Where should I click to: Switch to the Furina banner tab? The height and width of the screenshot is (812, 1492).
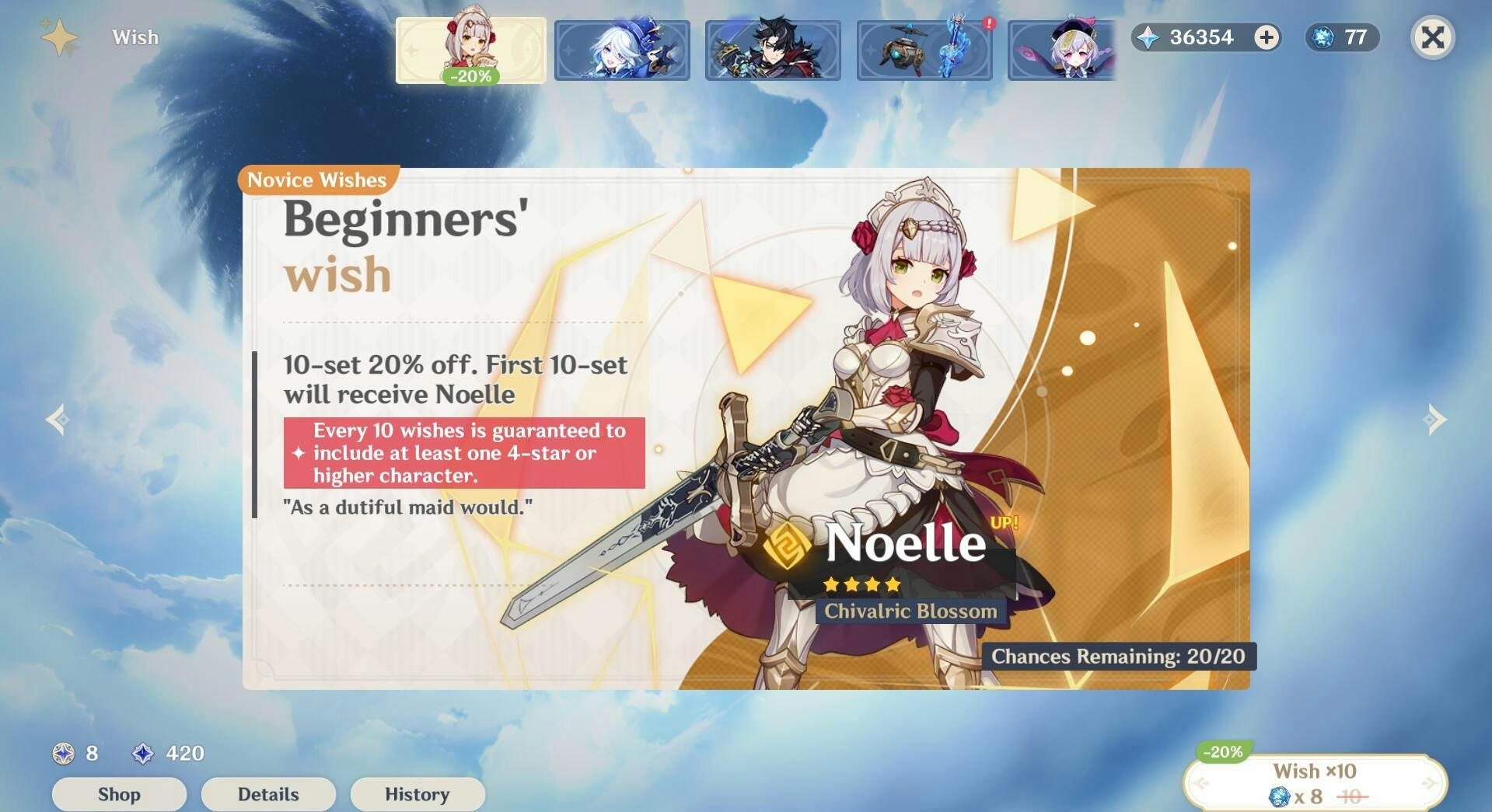(622, 51)
